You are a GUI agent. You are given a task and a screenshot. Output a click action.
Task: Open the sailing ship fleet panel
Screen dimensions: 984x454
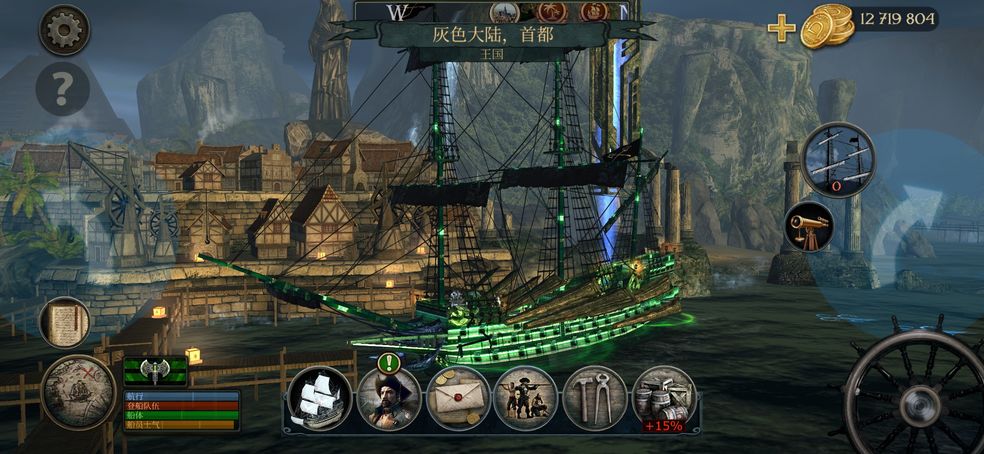(x=320, y=398)
